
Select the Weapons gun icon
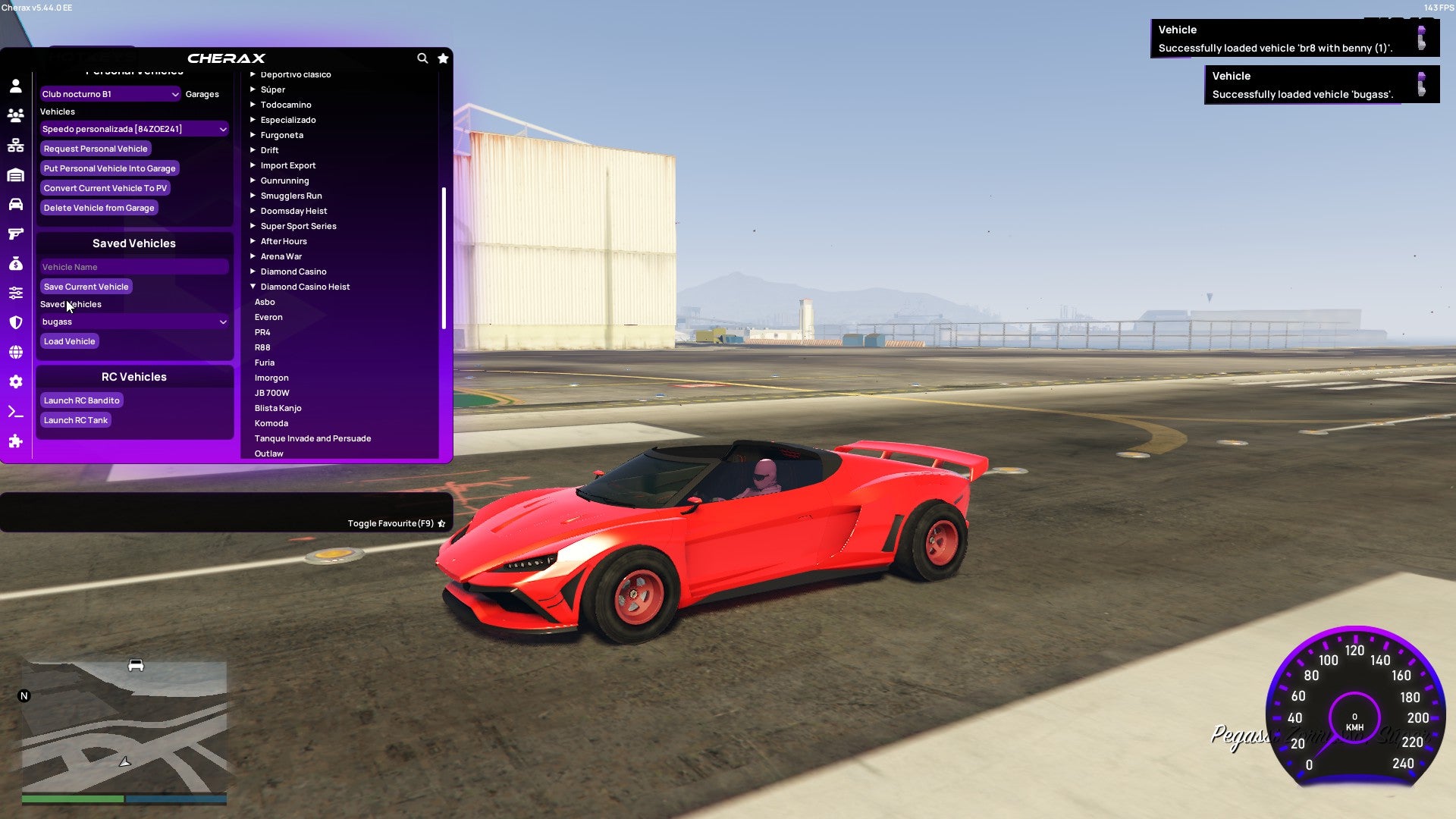[15, 234]
